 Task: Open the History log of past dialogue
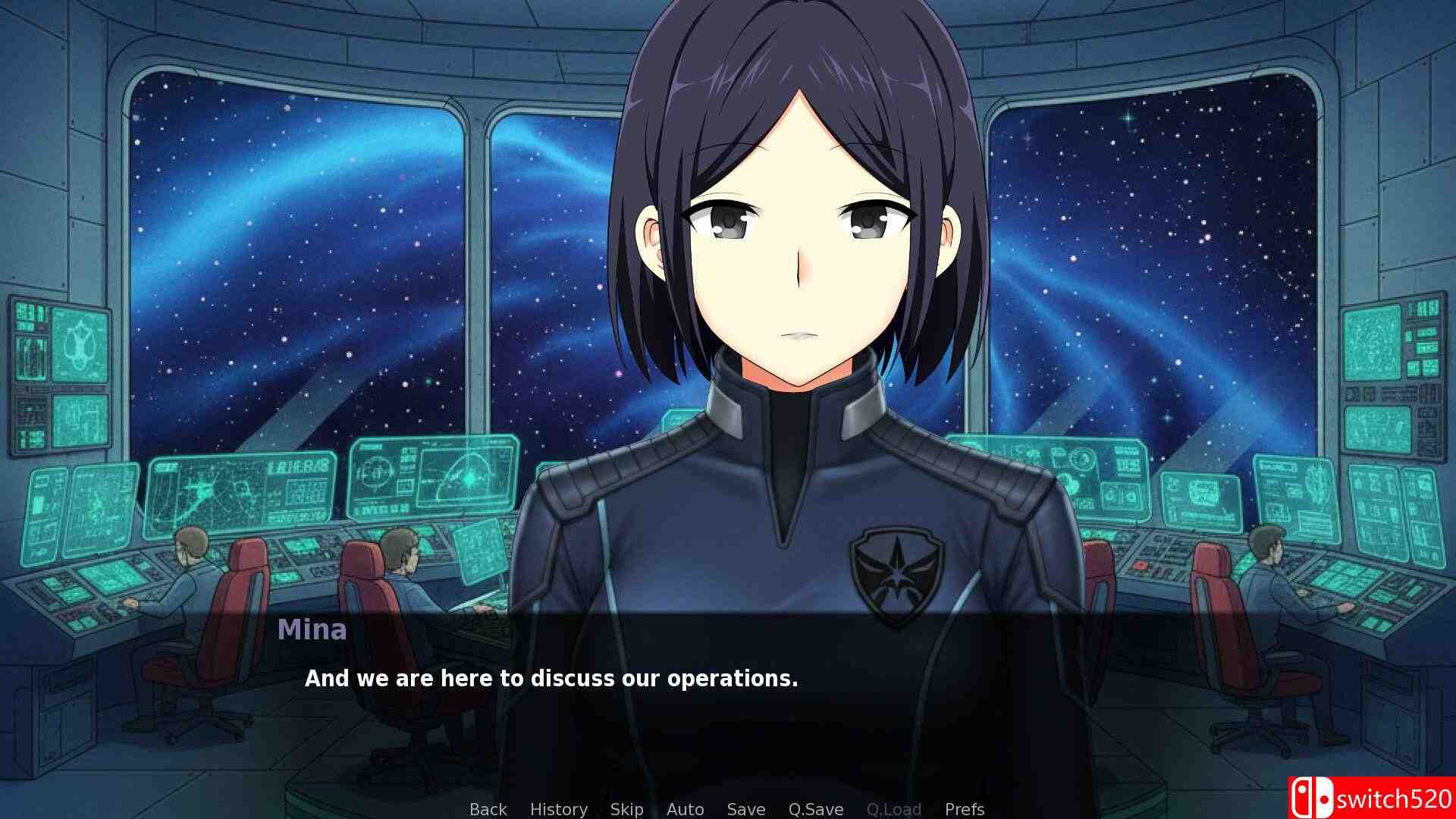pyautogui.click(x=559, y=809)
